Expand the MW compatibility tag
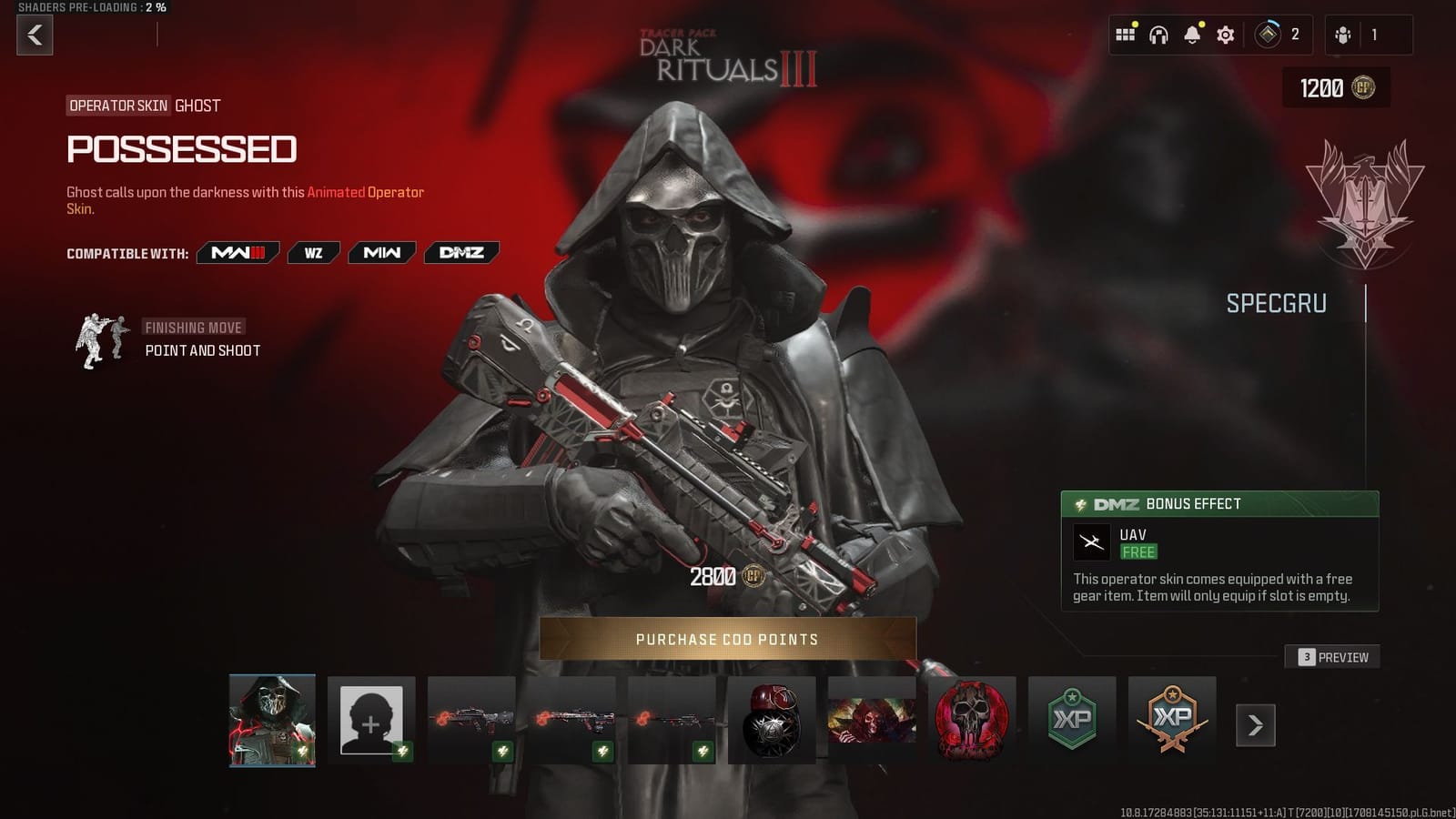The image size is (1456, 819). 381,253
